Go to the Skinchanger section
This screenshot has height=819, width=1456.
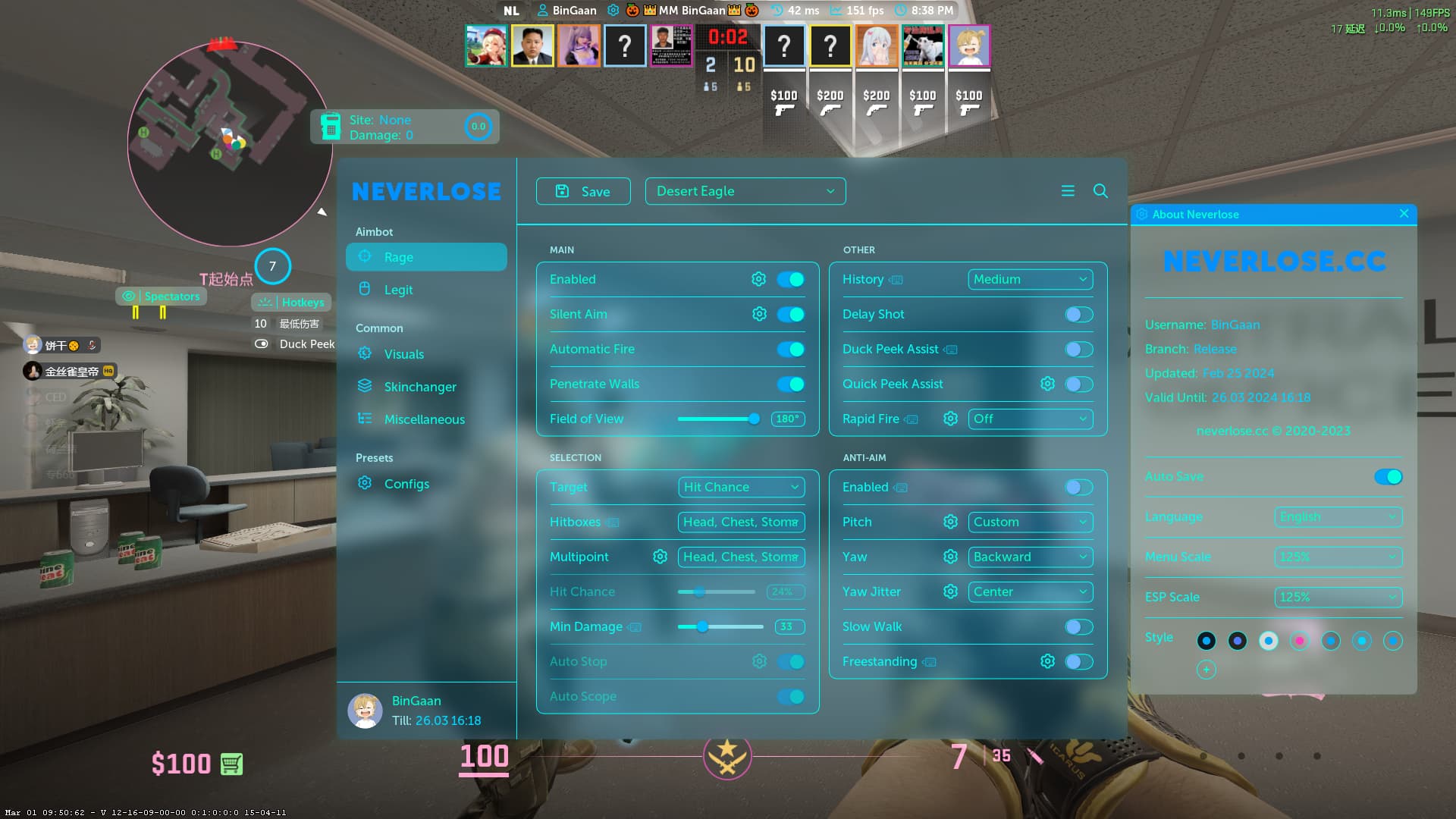[x=419, y=387]
